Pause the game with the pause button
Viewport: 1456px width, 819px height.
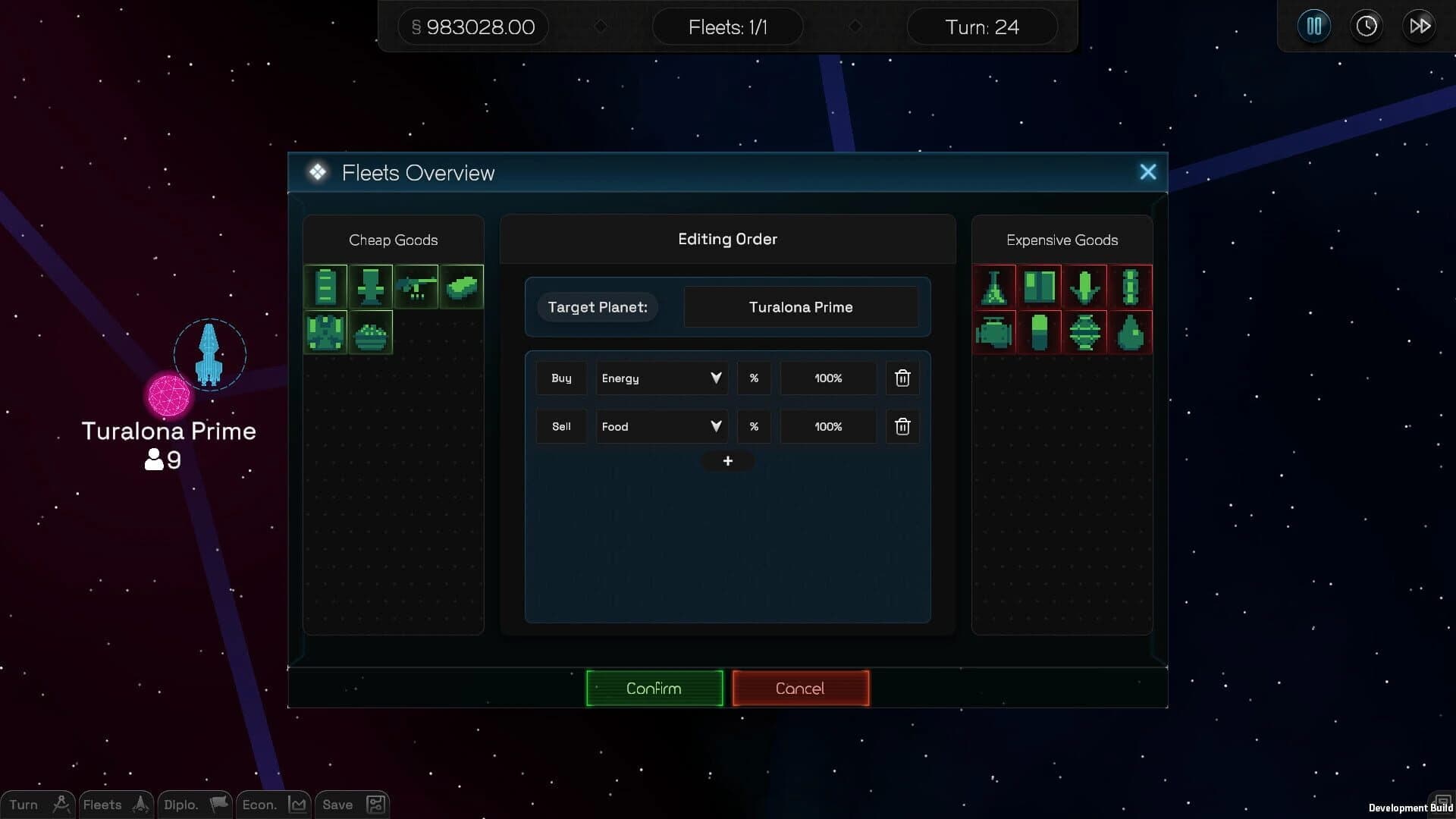tap(1313, 25)
